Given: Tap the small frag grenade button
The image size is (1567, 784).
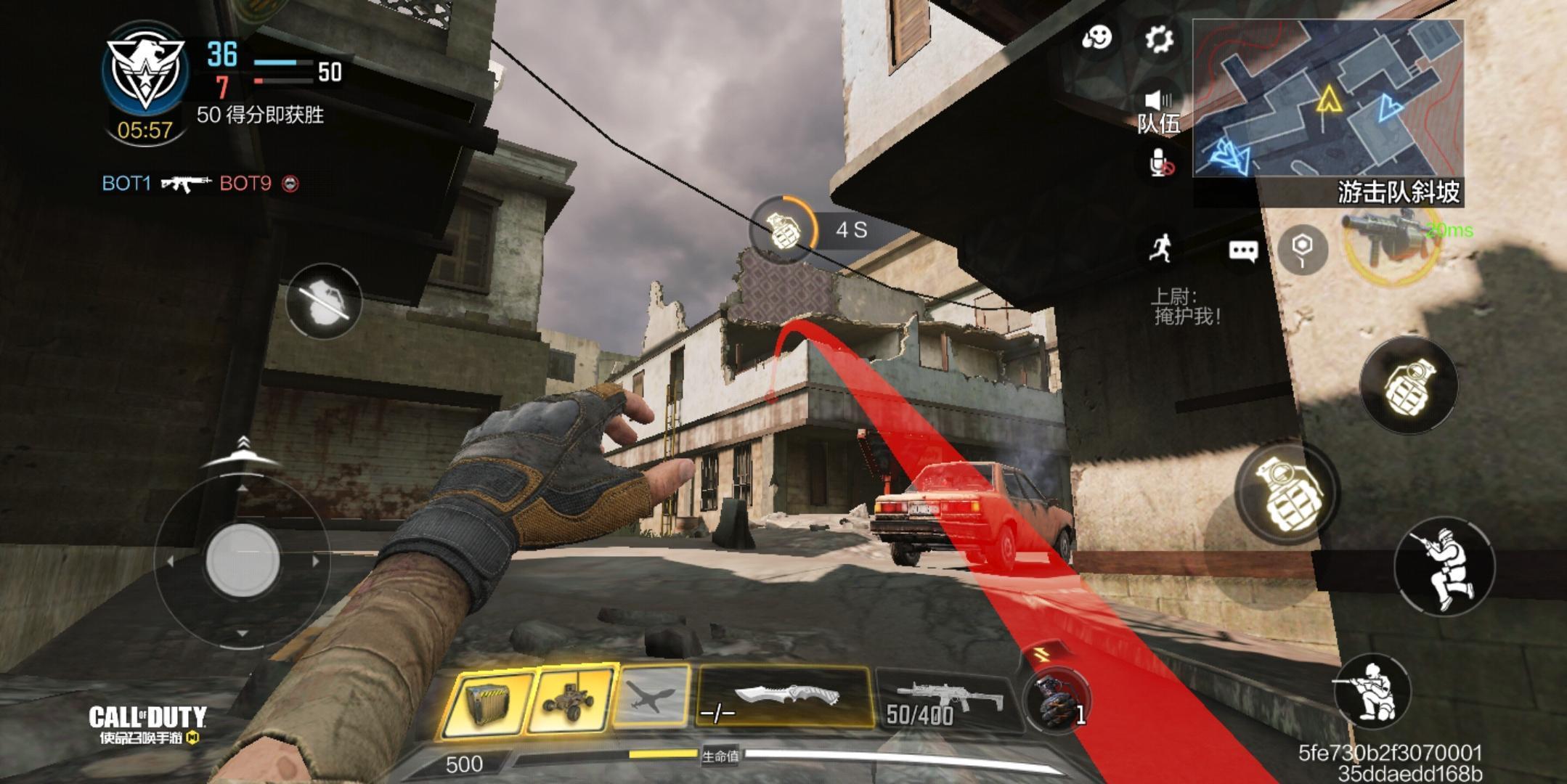Looking at the screenshot, I should click(x=1408, y=385).
